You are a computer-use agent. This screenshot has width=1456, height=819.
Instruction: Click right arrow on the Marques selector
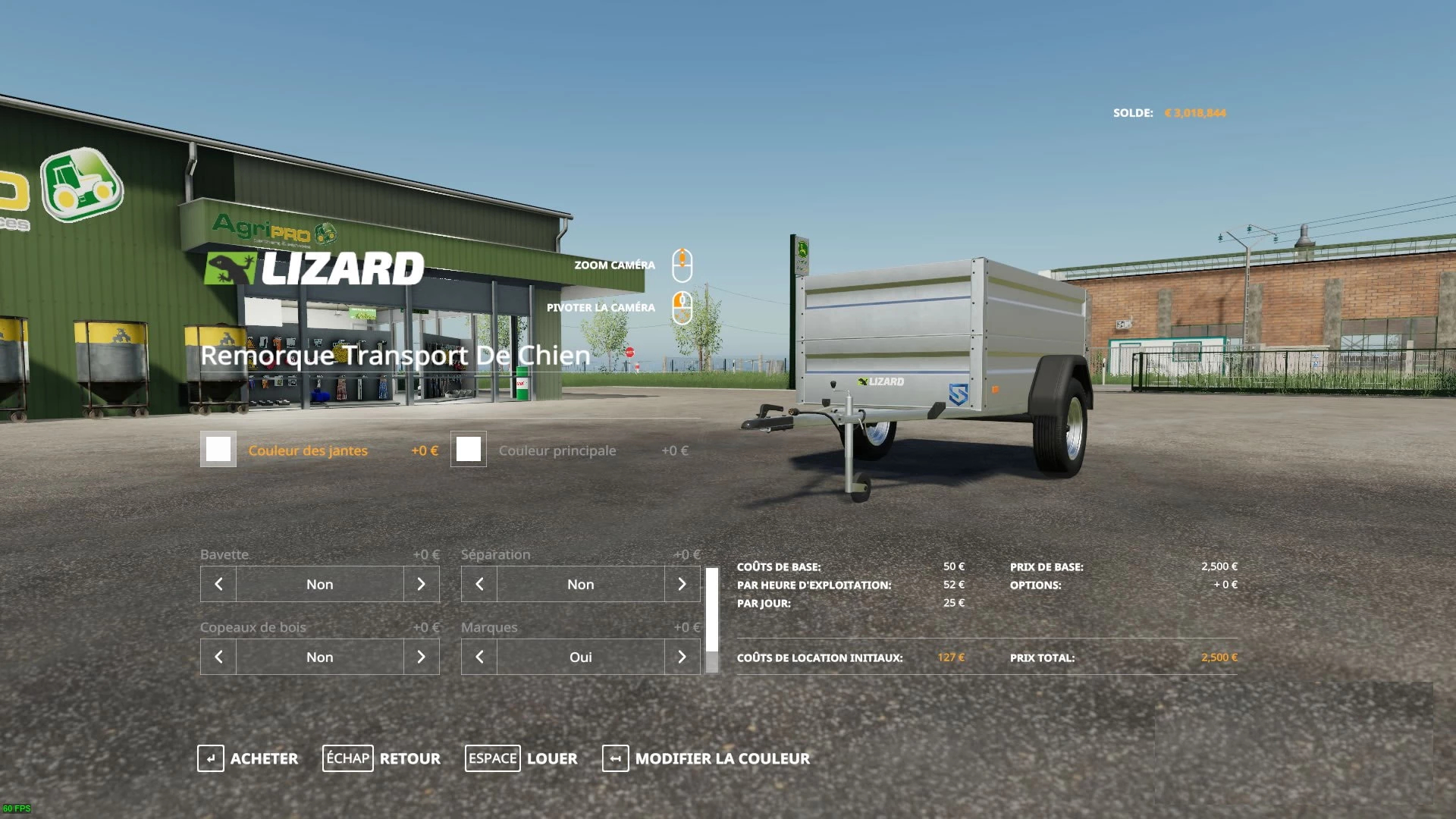(x=682, y=657)
